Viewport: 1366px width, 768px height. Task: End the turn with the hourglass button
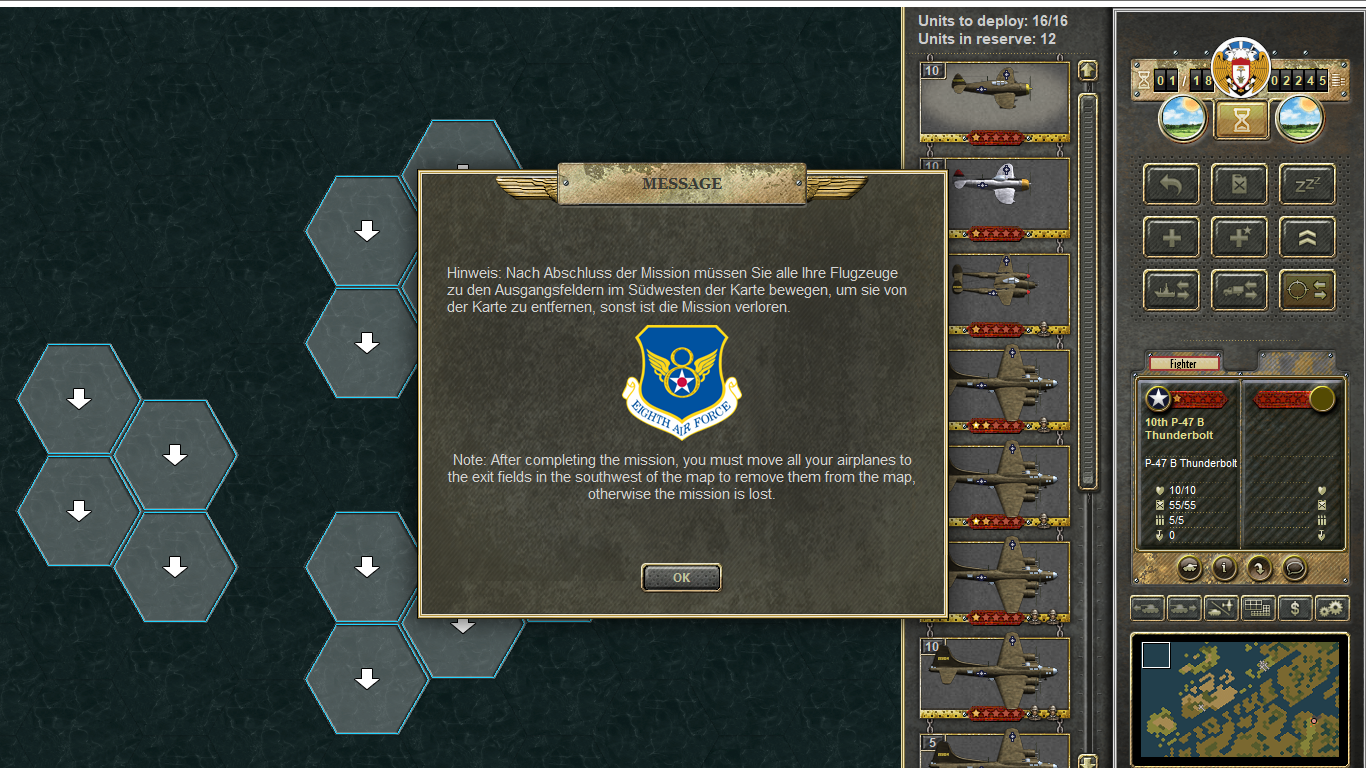(x=1241, y=121)
